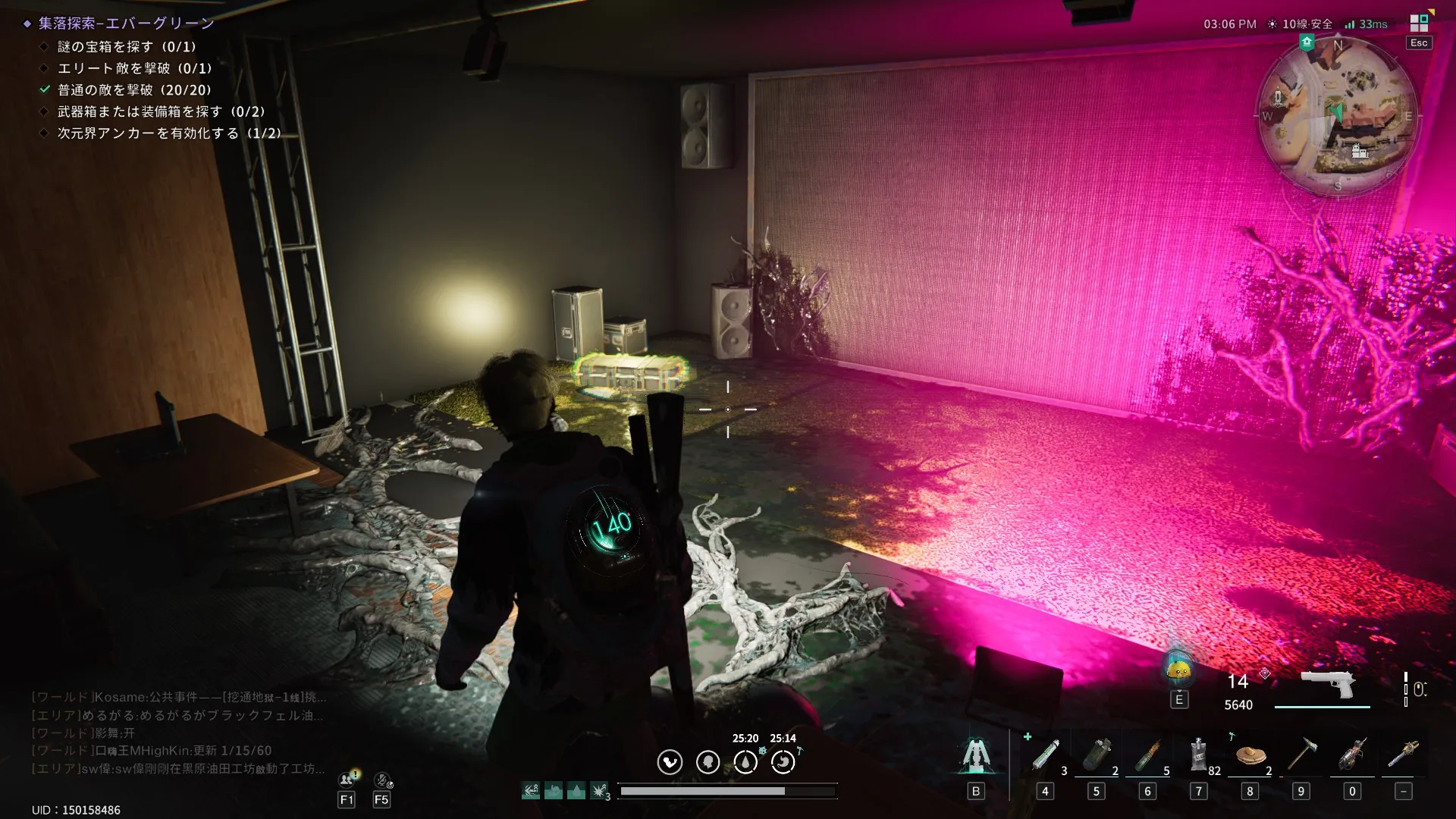Open the build mode robot icon
The width and height of the screenshot is (1456, 819).
pyautogui.click(x=976, y=755)
